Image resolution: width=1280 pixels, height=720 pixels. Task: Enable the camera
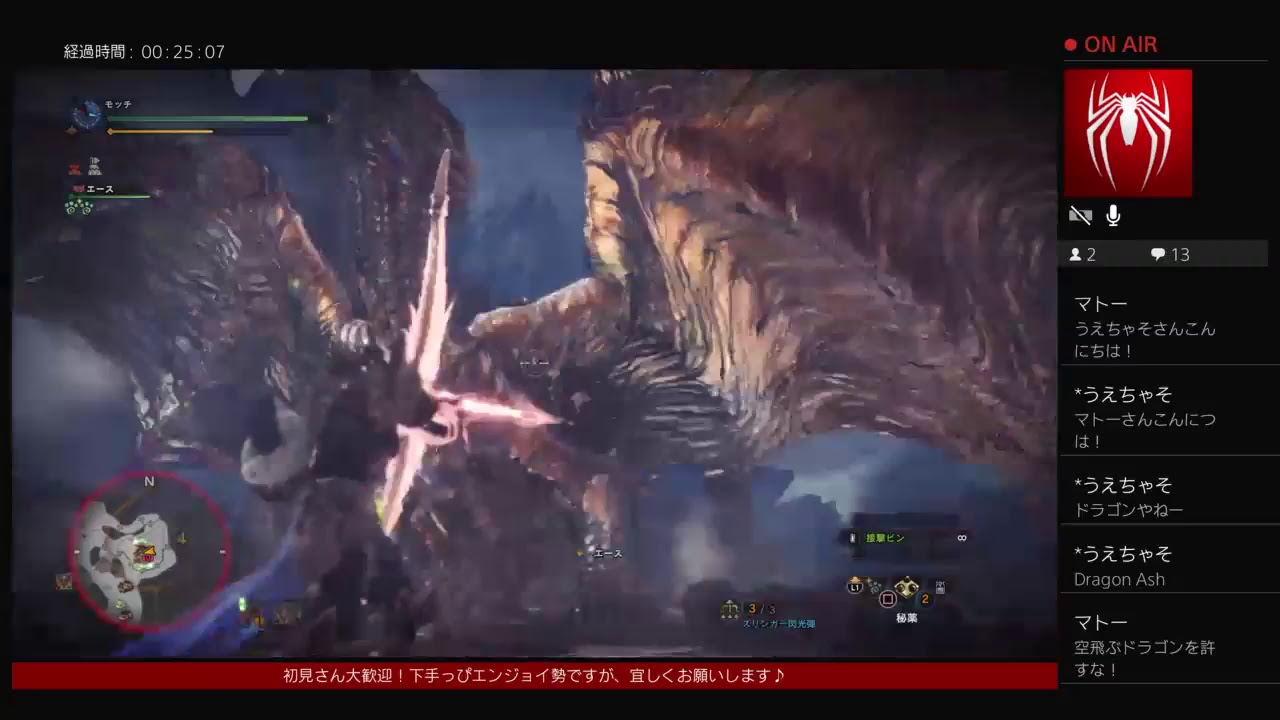pyautogui.click(x=1080, y=215)
